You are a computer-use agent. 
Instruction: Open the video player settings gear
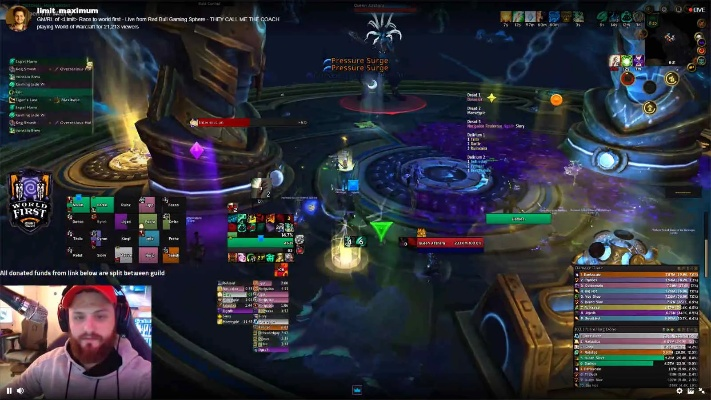pos(679,390)
